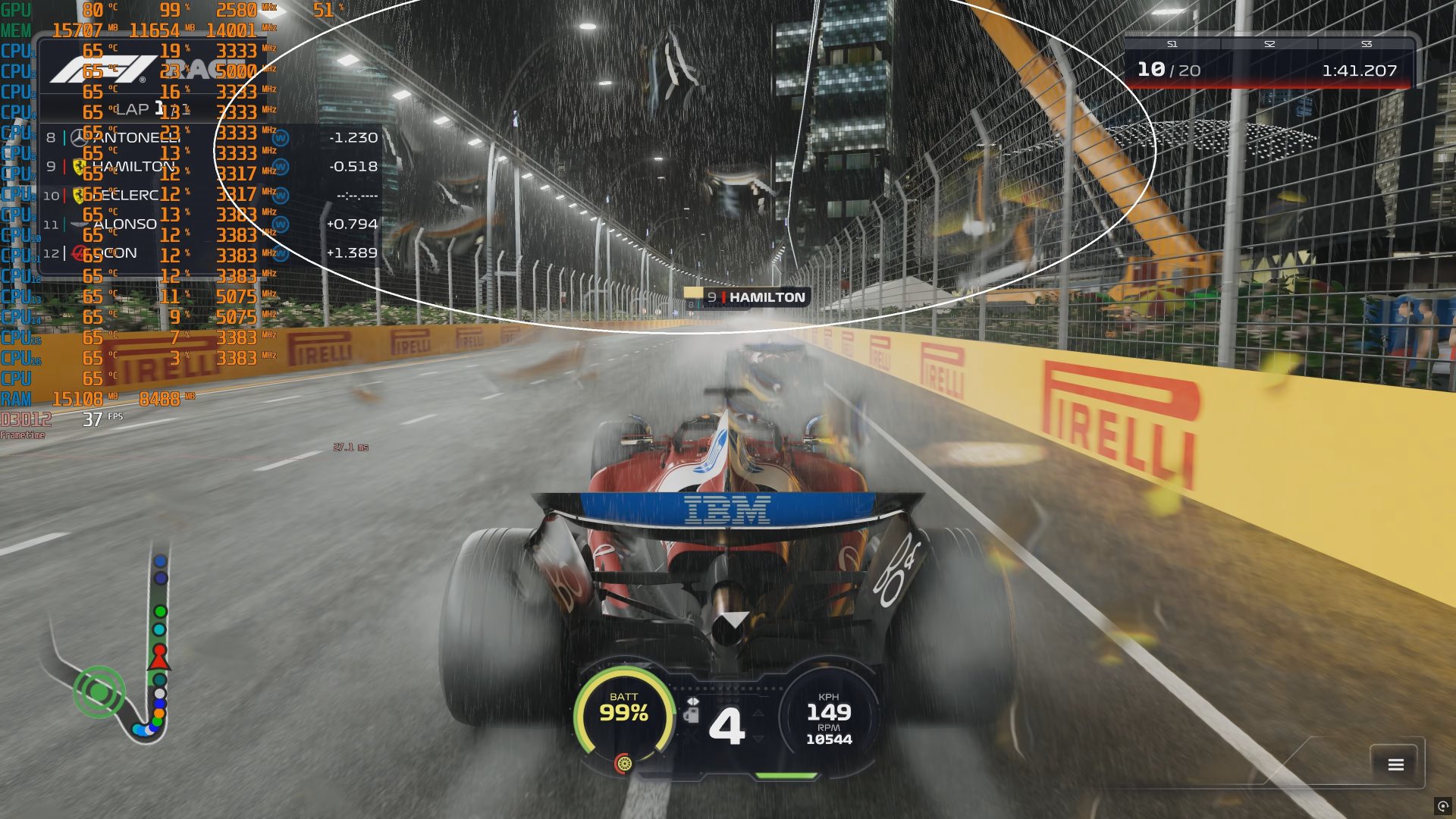Image resolution: width=1456 pixels, height=819 pixels.
Task: Click the tyre wear icon on the battery gauge
Action: [x=625, y=764]
